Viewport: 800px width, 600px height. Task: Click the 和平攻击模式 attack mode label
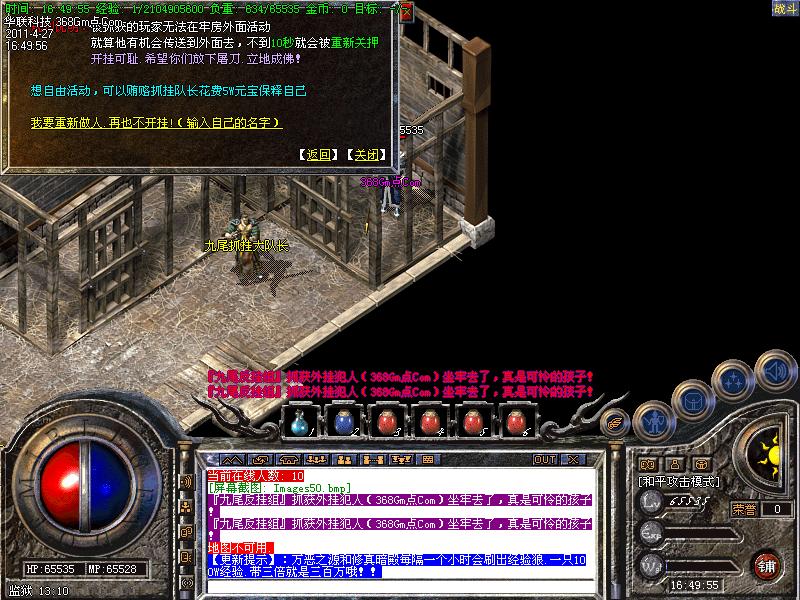[682, 481]
